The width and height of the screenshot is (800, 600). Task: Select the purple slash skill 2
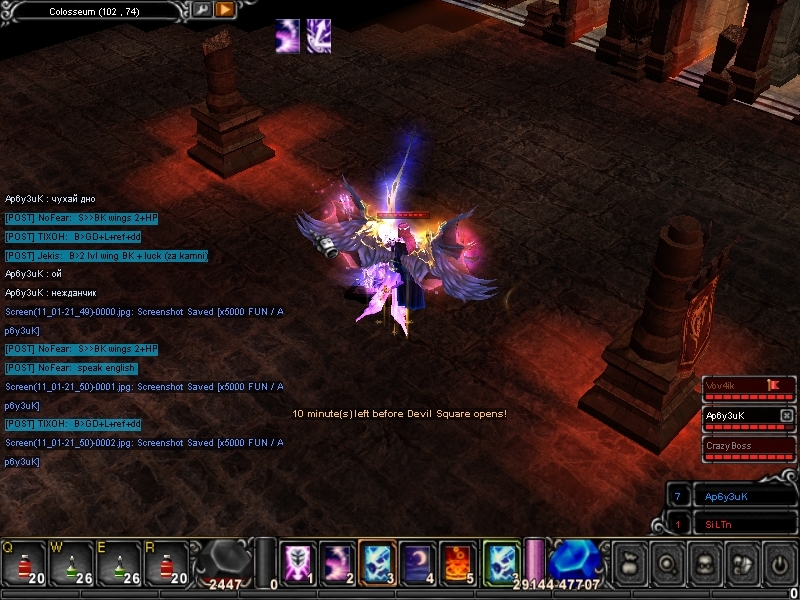[x=338, y=563]
